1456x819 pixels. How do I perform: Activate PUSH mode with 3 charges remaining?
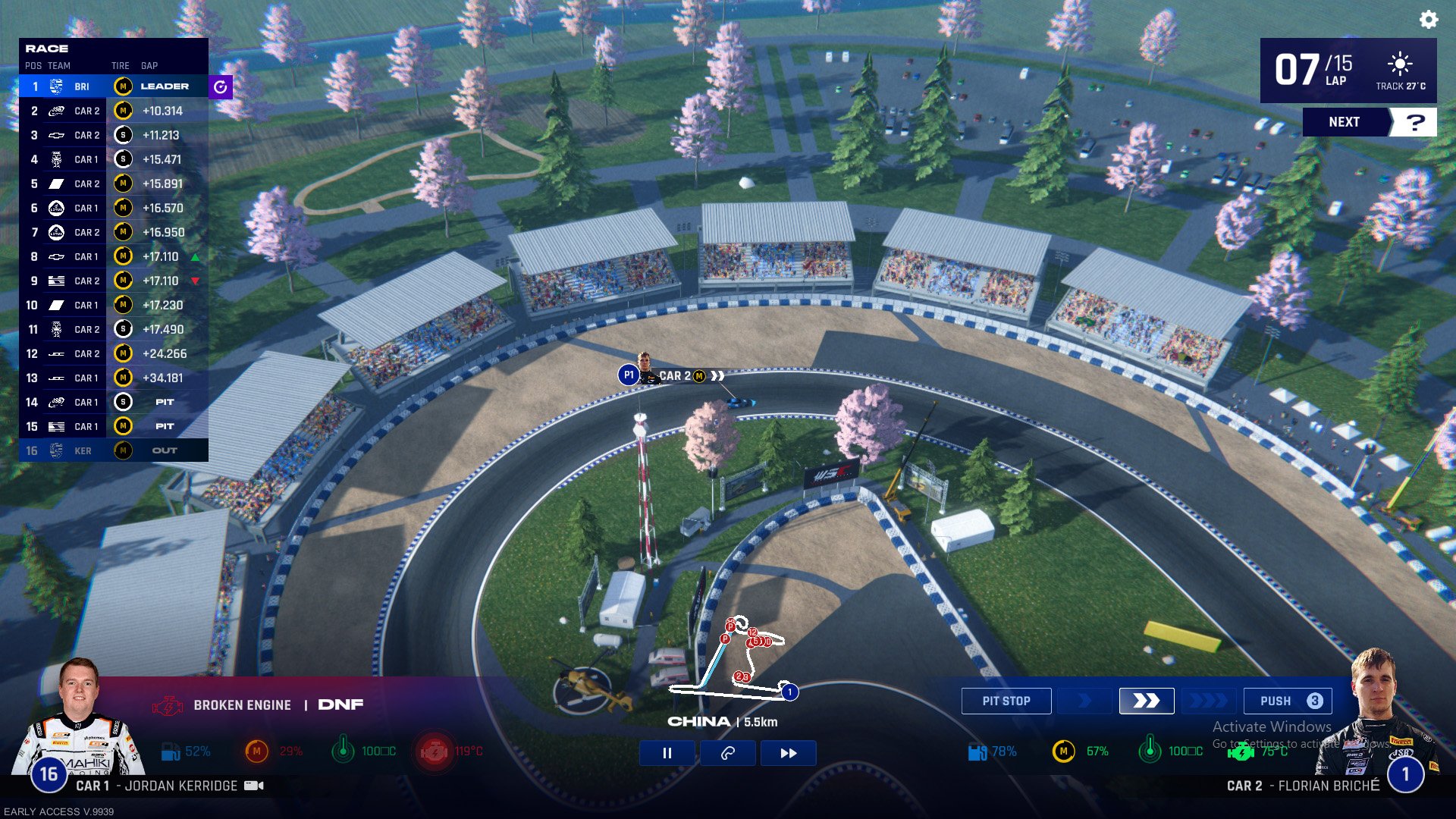pyautogui.click(x=1287, y=701)
